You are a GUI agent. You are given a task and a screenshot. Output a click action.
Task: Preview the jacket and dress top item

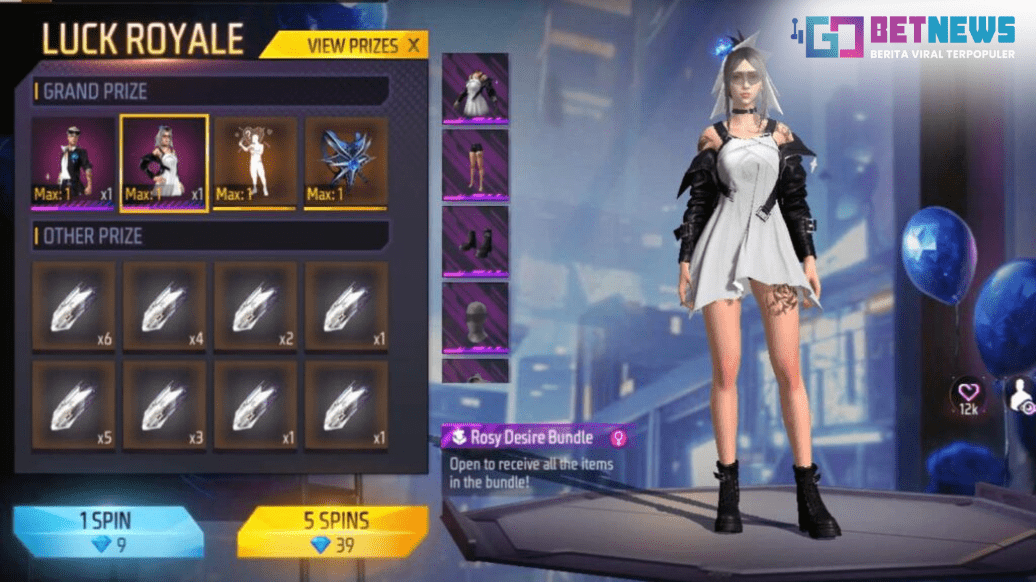point(475,88)
